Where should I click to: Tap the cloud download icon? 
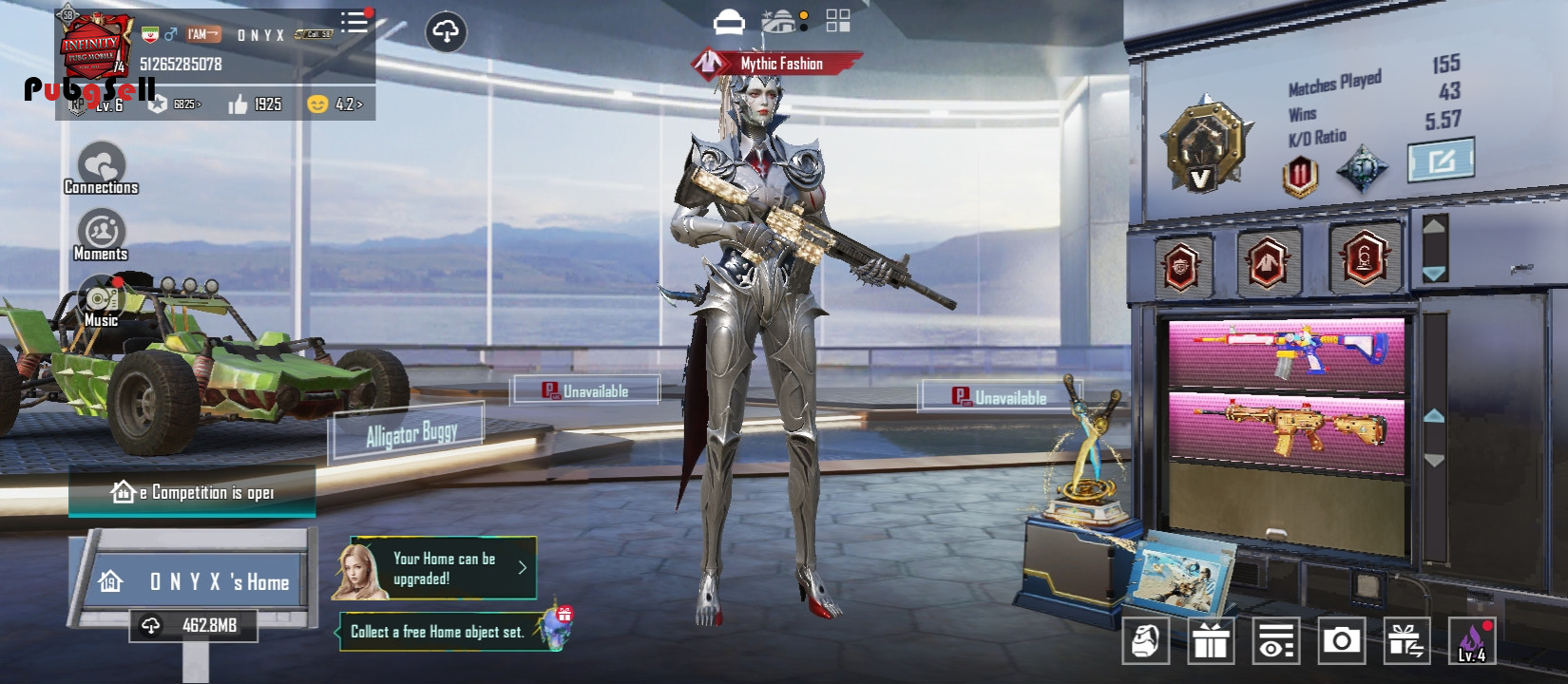[x=446, y=31]
